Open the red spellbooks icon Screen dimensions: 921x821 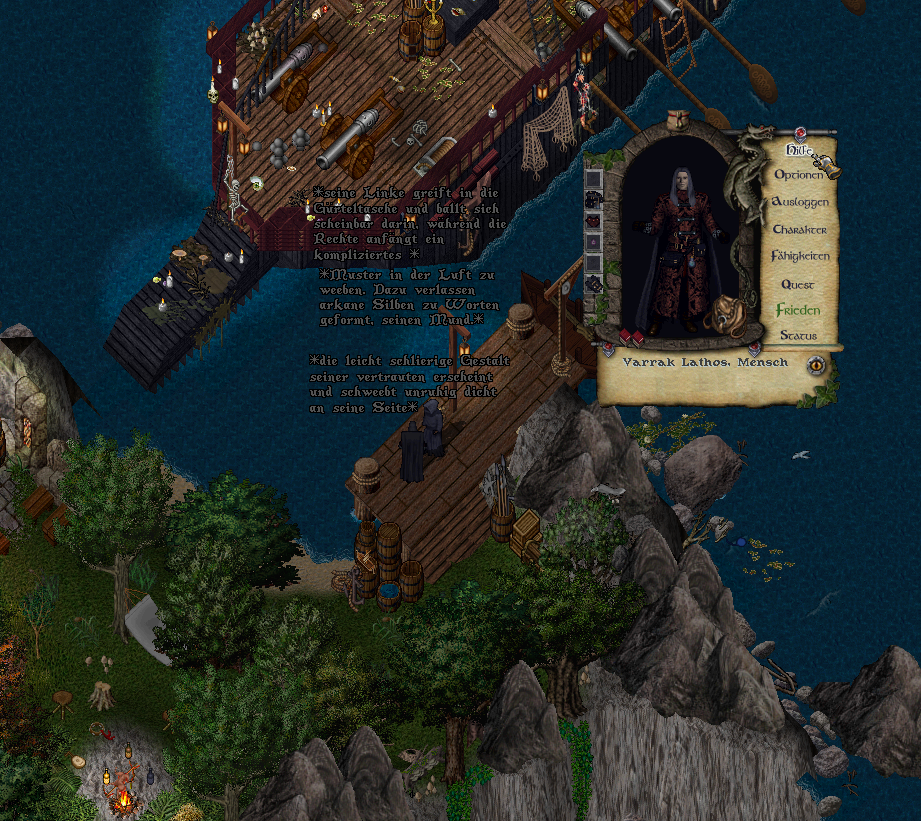click(629, 336)
